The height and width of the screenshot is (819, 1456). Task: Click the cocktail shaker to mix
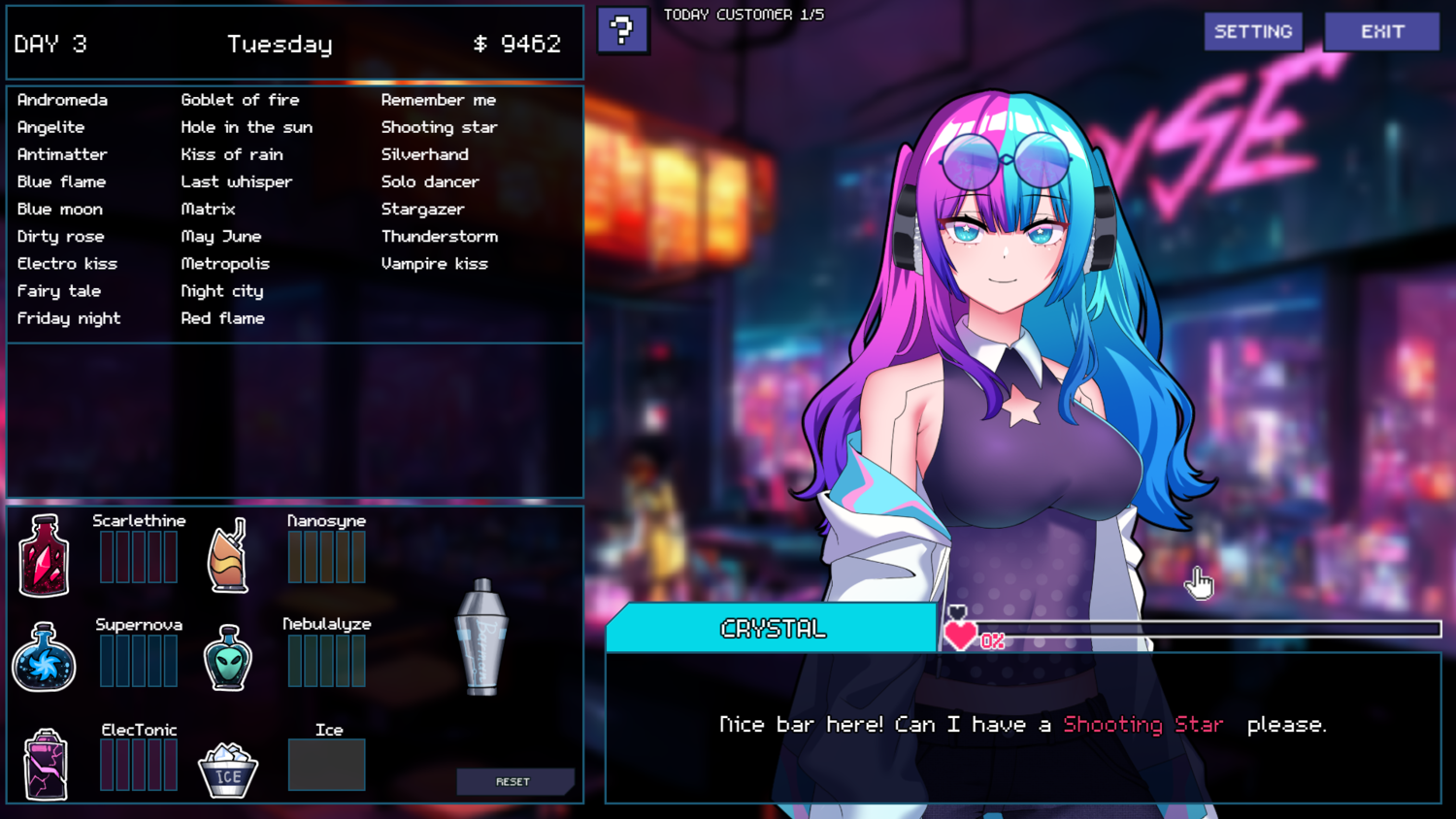(x=481, y=638)
